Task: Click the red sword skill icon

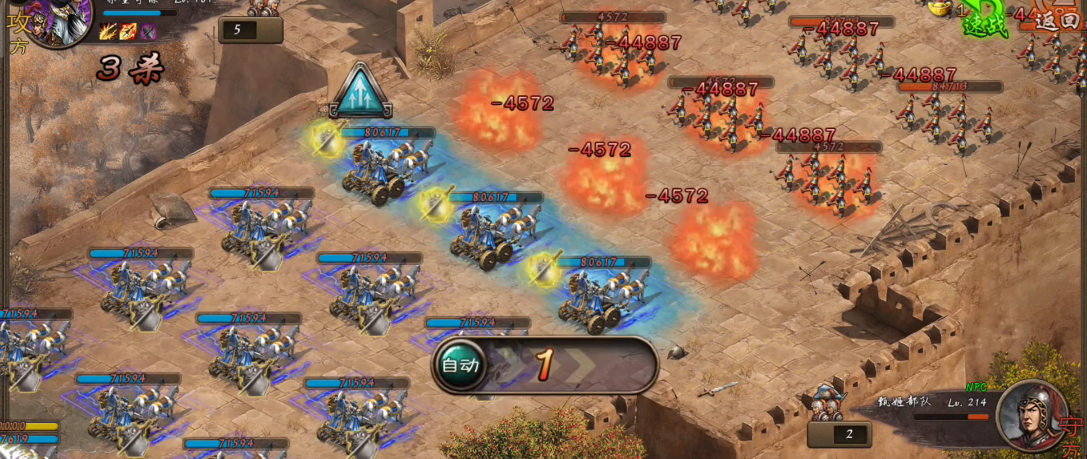Action: coord(128,32)
